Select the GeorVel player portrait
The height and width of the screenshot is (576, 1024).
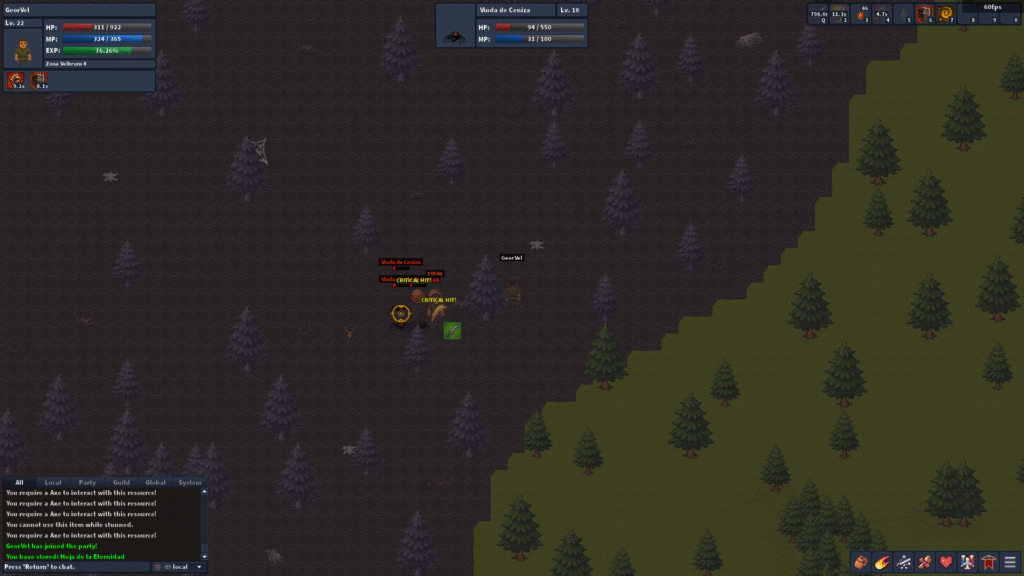coord(22,47)
